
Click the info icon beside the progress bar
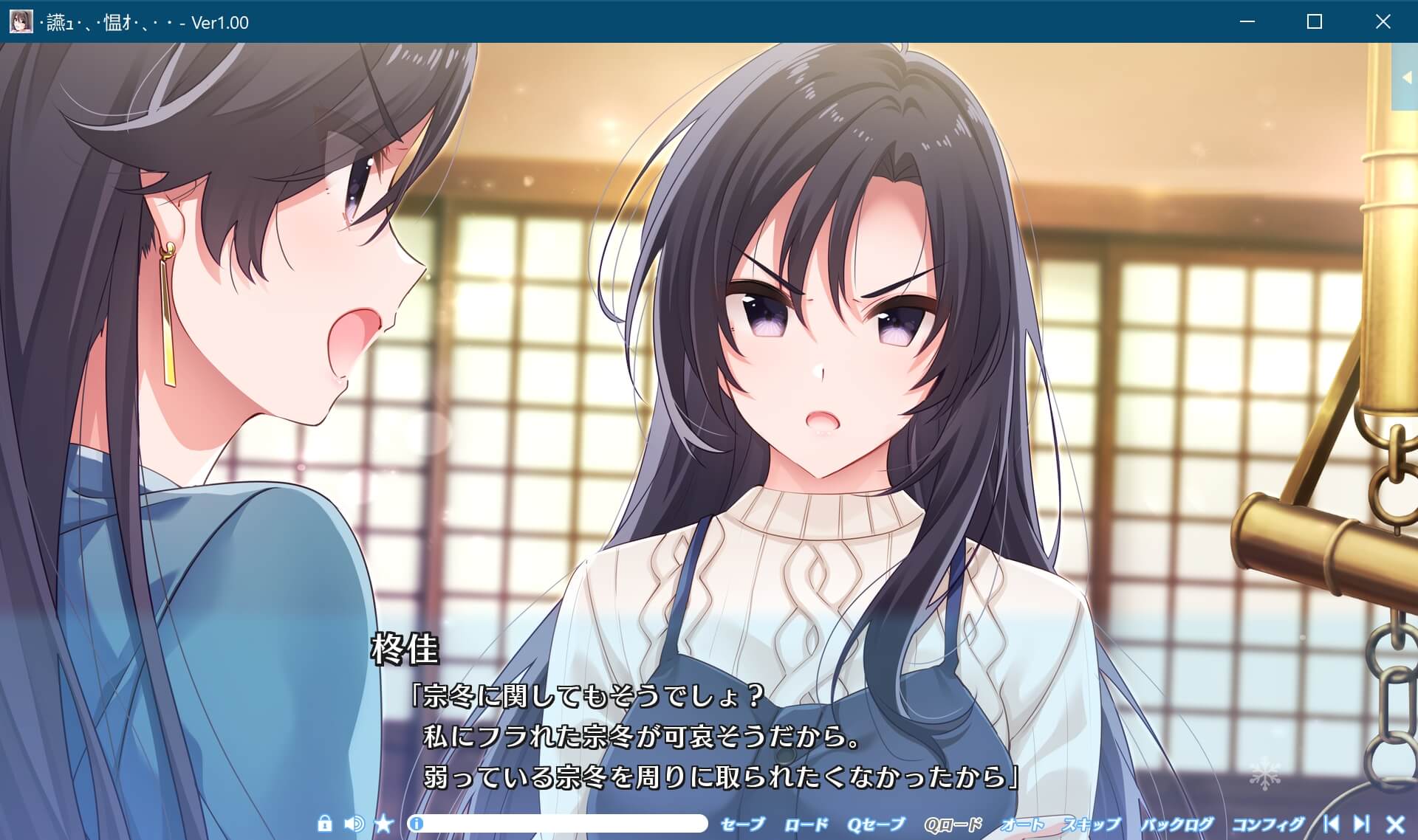coord(417,823)
